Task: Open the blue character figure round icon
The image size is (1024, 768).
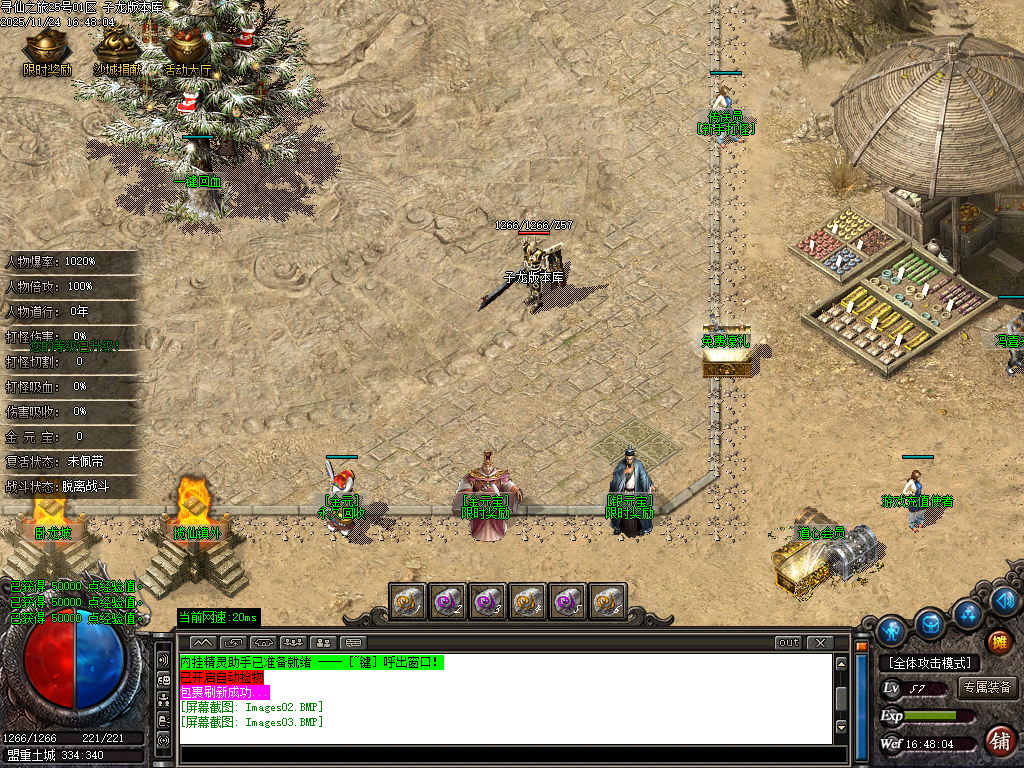Action: [891, 631]
